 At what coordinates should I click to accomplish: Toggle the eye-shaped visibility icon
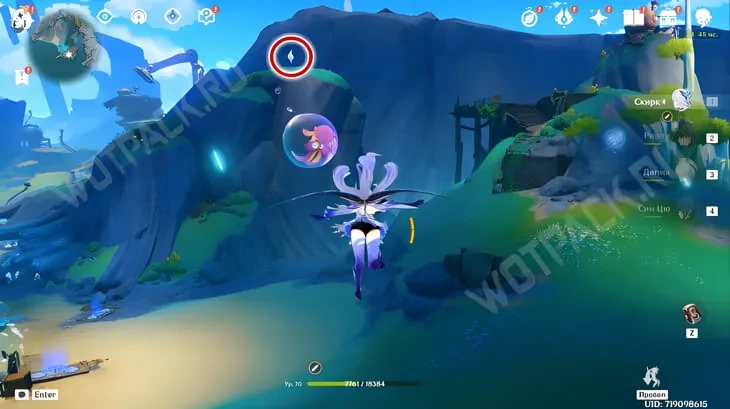click(x=105, y=16)
